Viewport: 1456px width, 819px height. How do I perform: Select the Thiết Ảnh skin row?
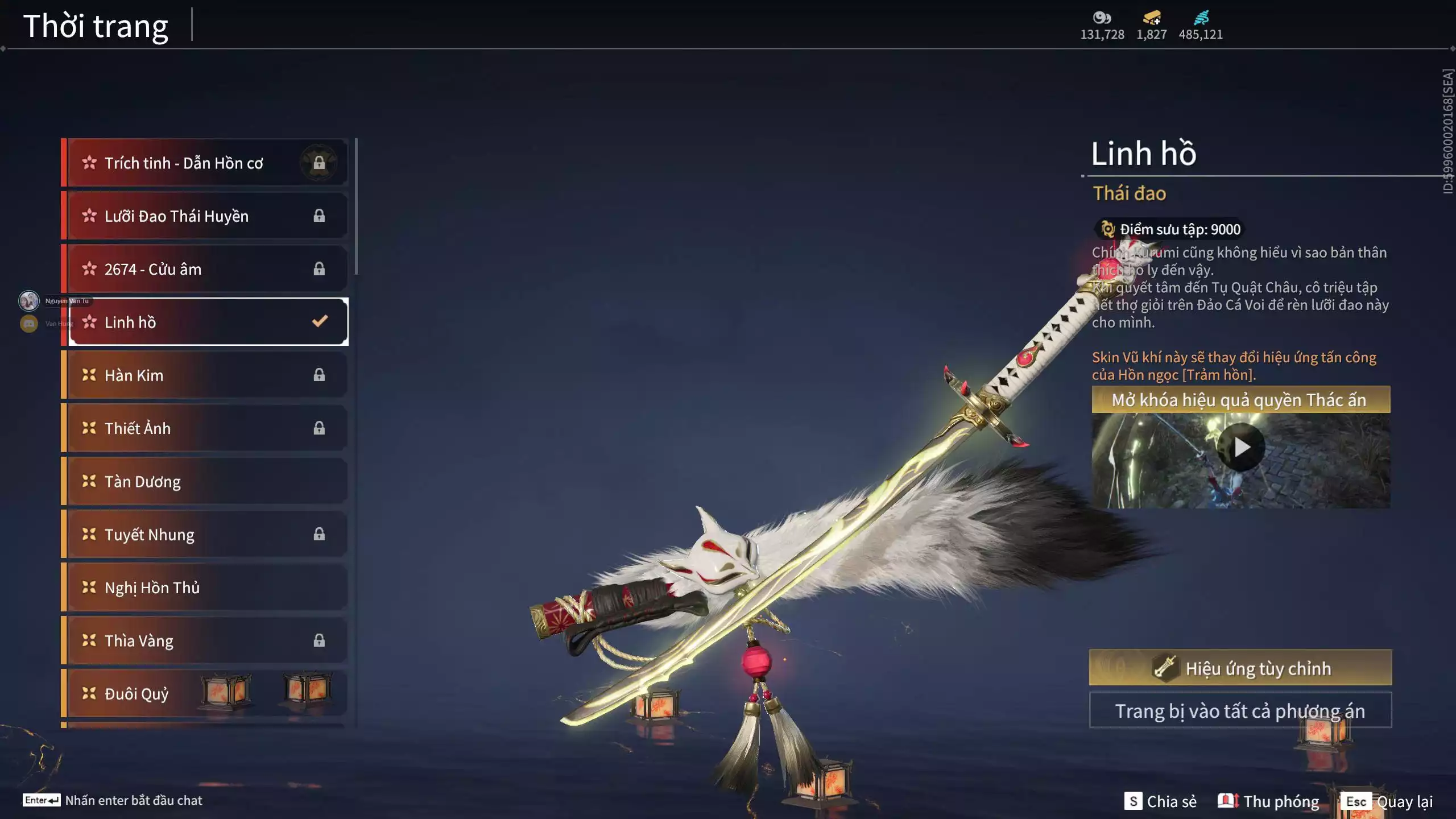click(x=205, y=428)
